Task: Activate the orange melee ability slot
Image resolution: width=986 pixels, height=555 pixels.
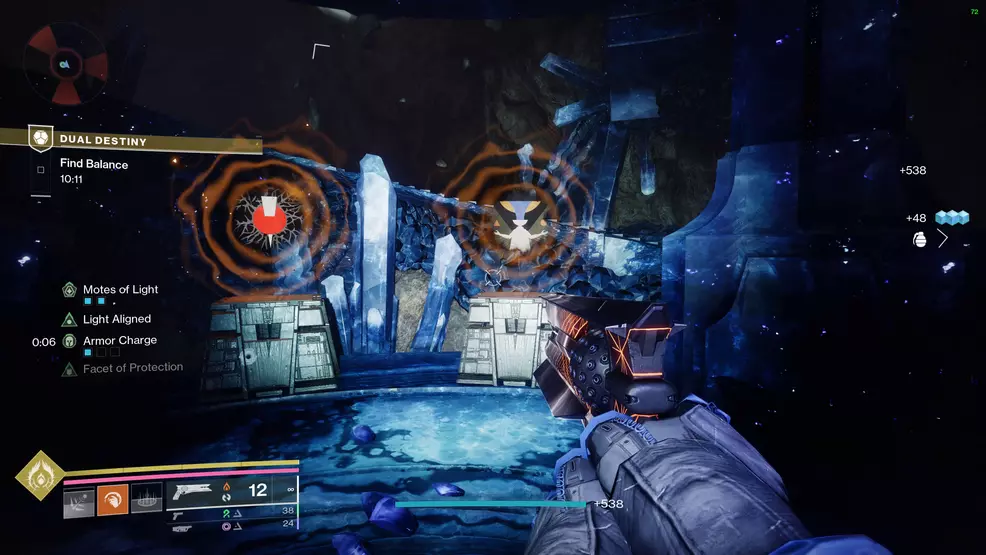Action: (x=112, y=500)
